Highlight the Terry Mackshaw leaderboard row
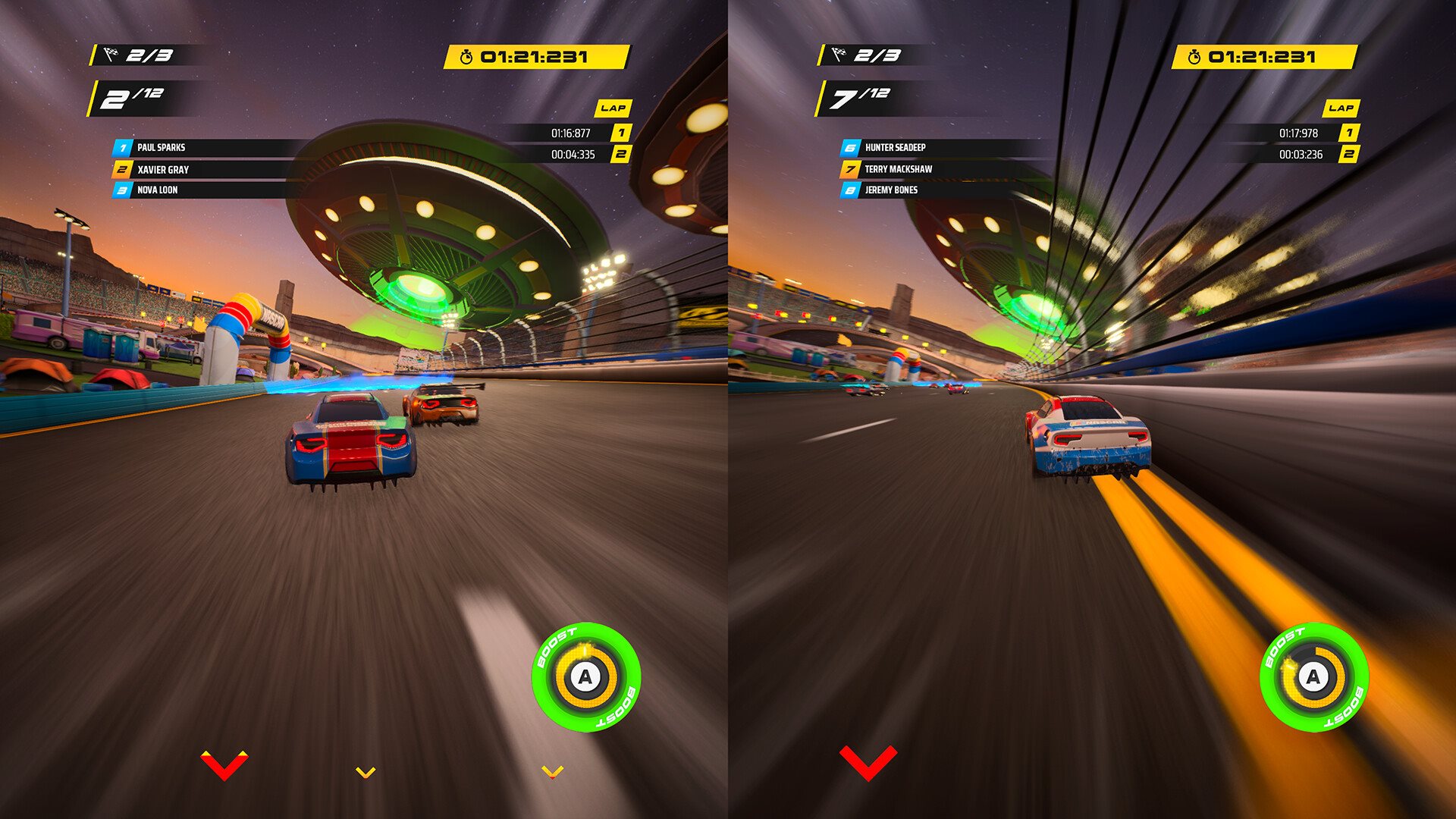Viewport: 1456px width, 819px height. 898,169
